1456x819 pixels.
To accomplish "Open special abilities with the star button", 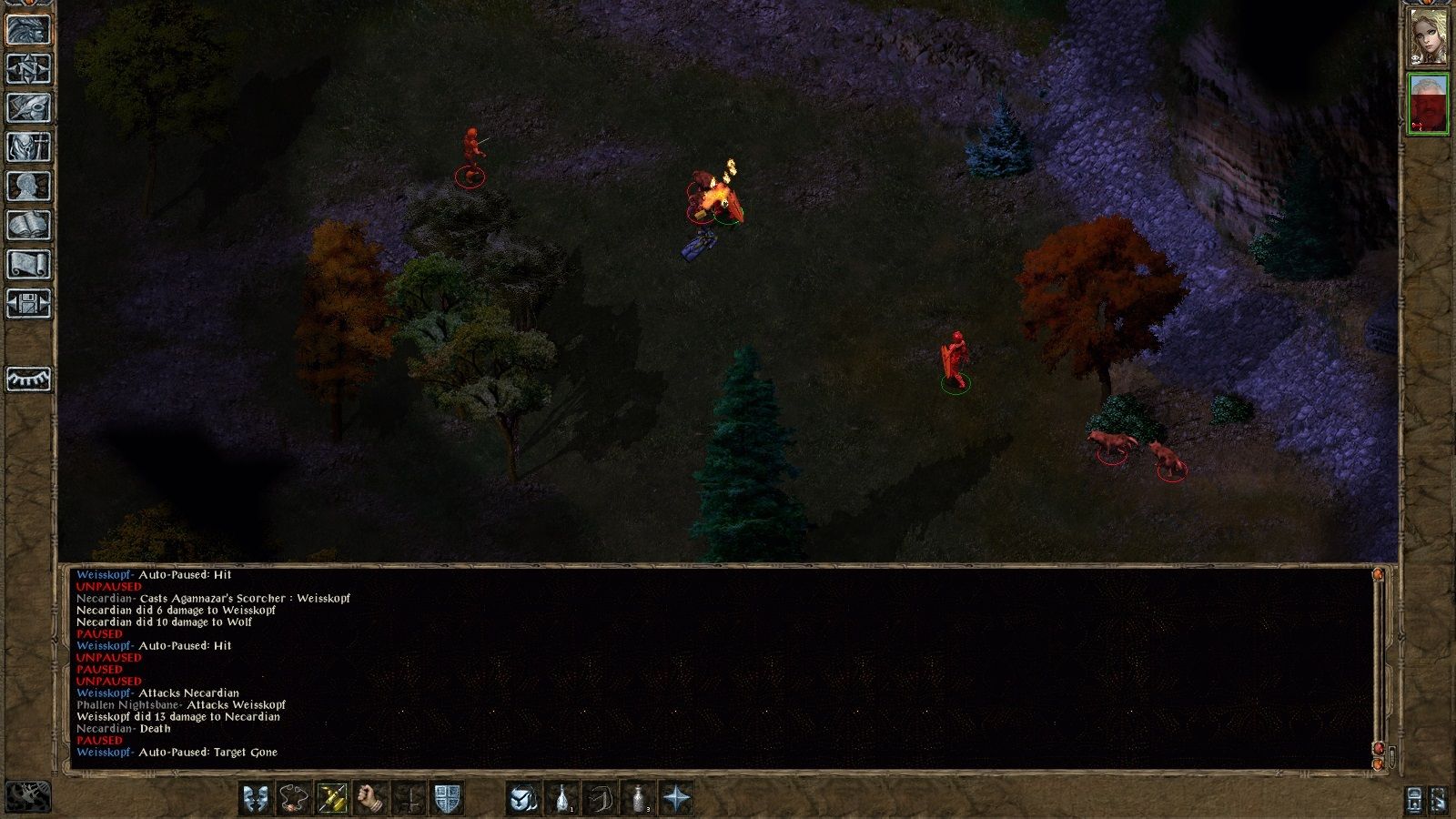I will [x=677, y=798].
